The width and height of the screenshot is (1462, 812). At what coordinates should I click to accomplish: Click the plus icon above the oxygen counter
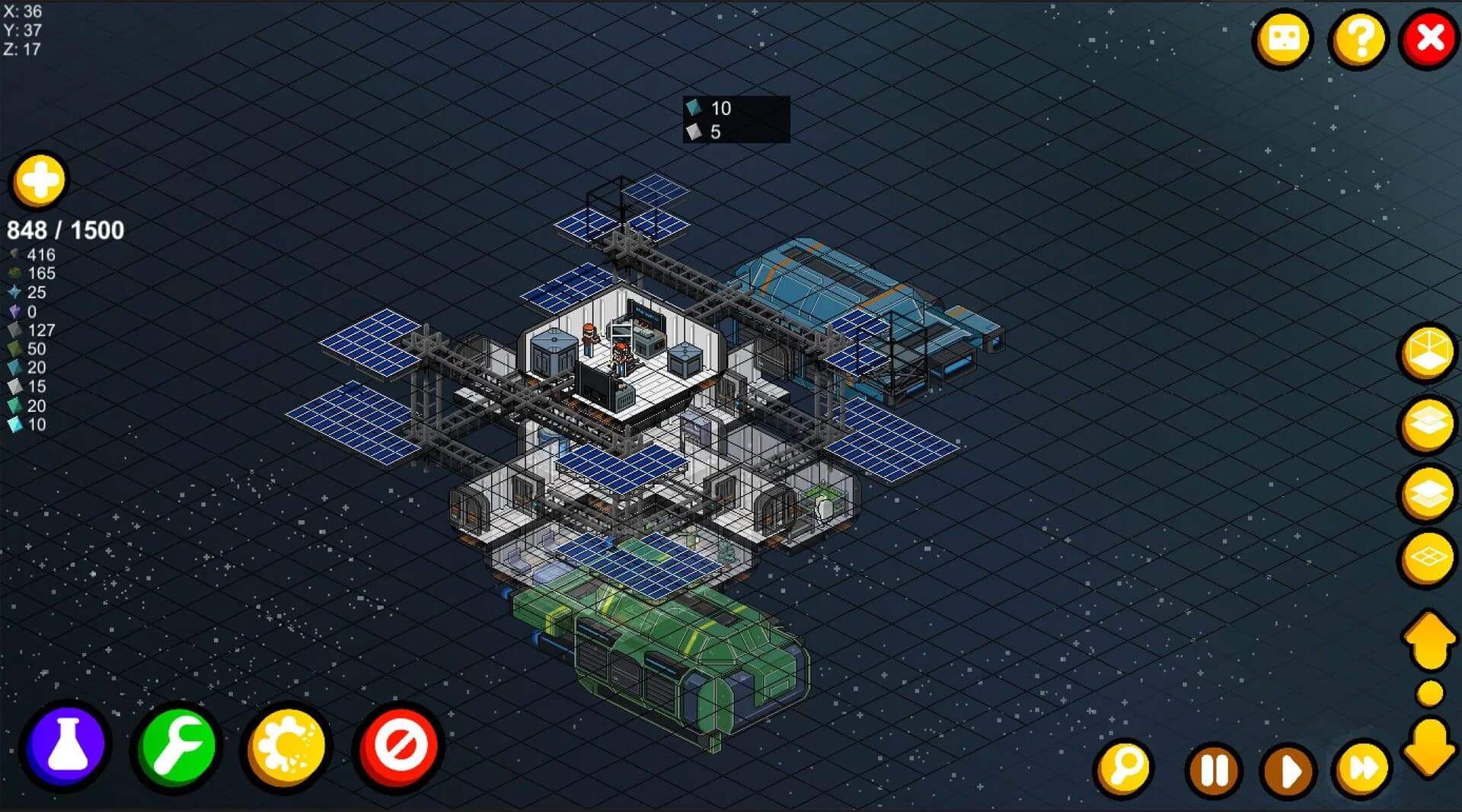[39, 181]
